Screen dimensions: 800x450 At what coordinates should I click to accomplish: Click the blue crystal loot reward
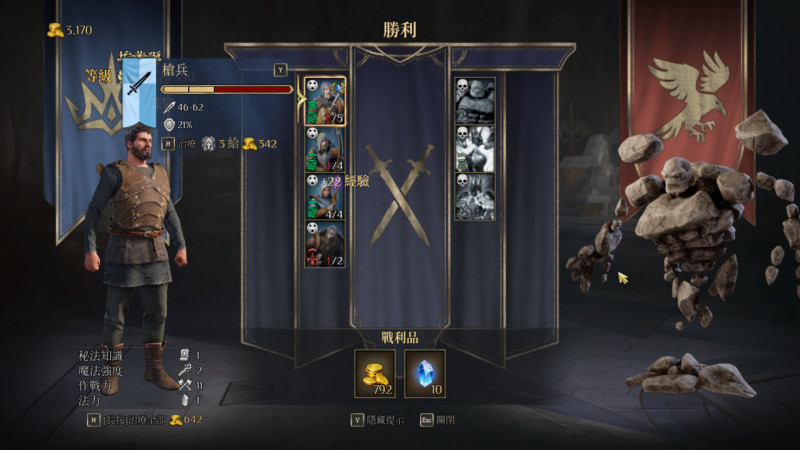(425, 373)
